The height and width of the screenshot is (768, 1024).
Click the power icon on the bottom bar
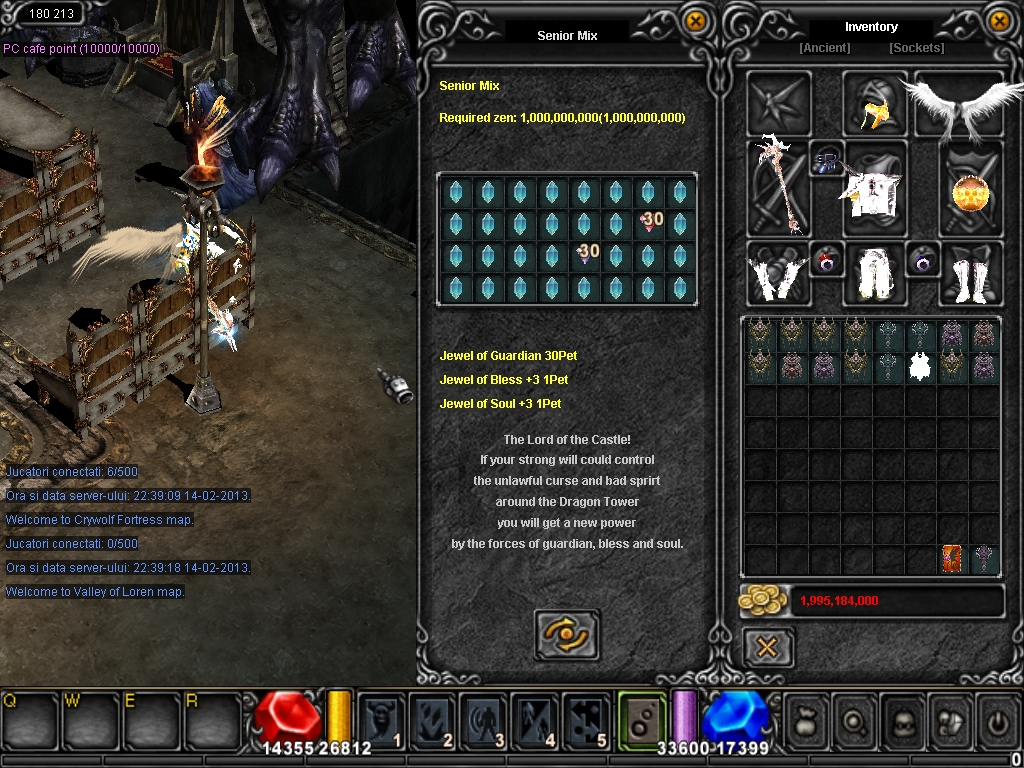pyautogui.click(x=997, y=720)
